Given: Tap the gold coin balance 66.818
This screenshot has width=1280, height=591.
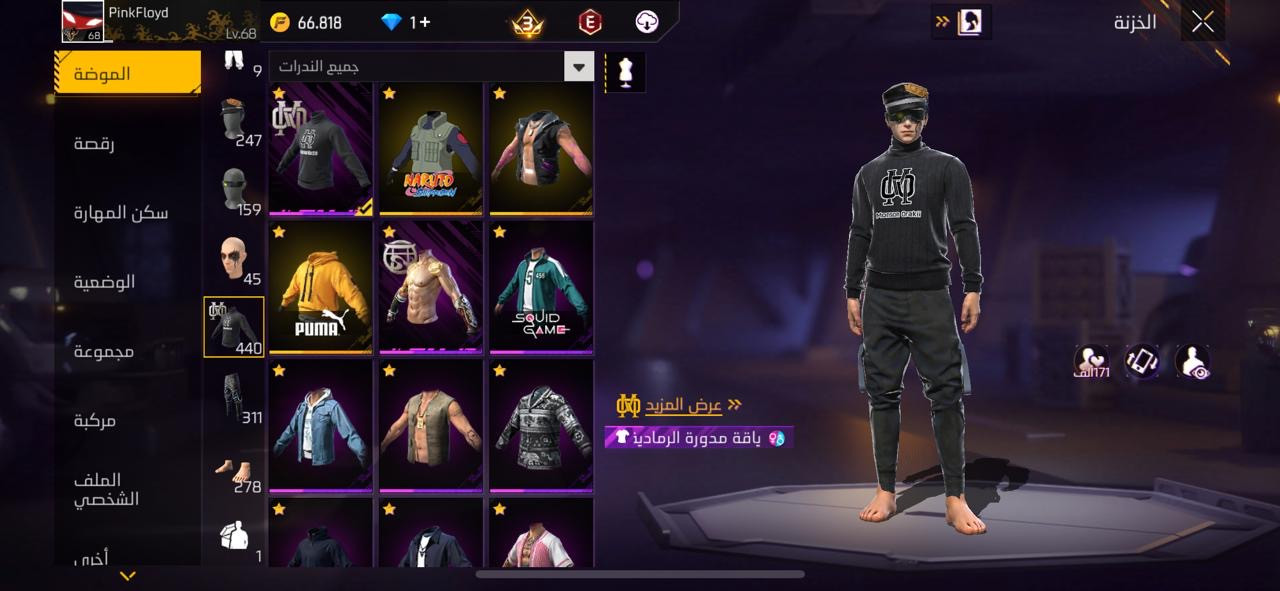Looking at the screenshot, I should [x=308, y=23].
